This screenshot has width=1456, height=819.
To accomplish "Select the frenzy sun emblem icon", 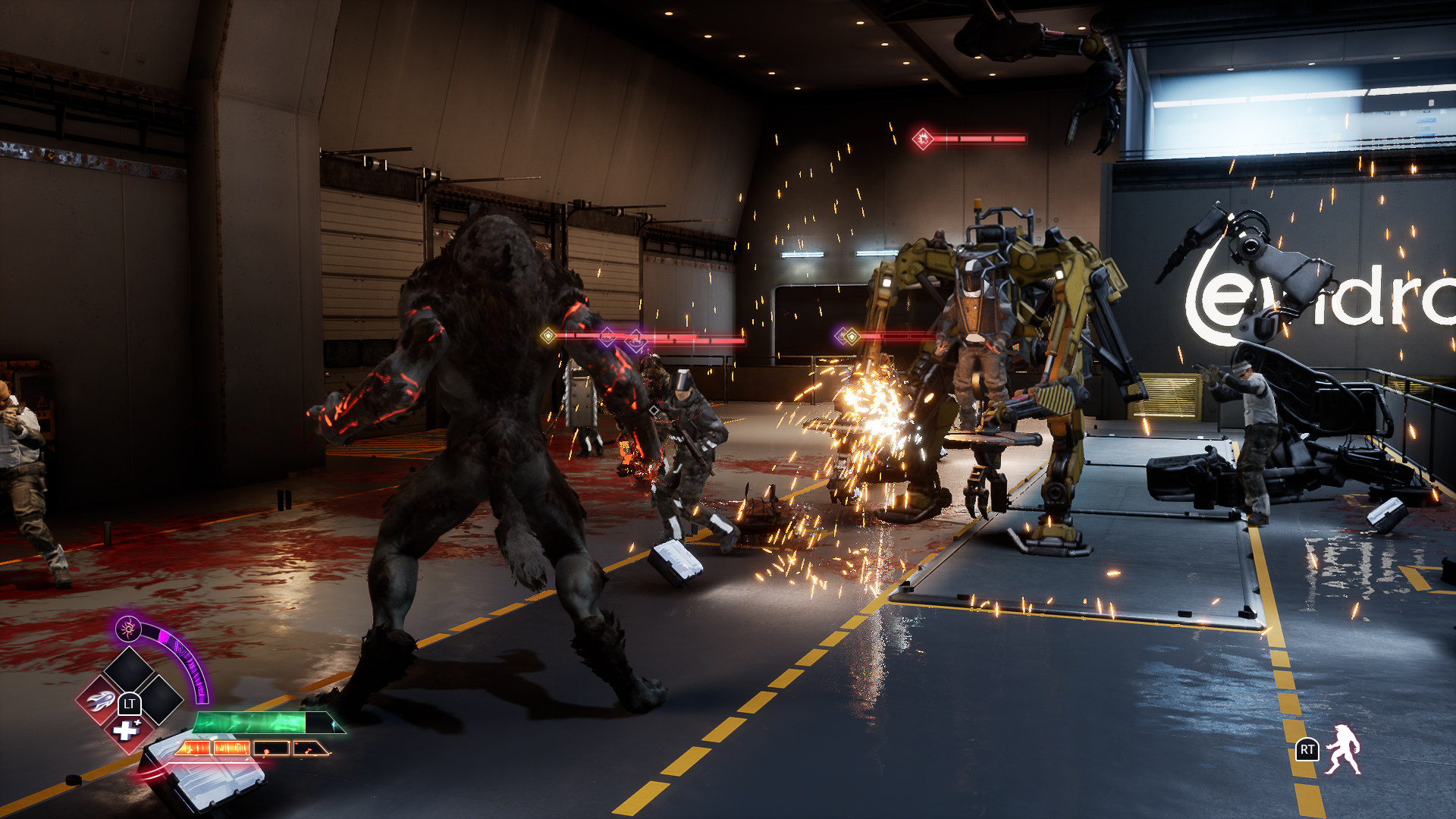I will (128, 628).
